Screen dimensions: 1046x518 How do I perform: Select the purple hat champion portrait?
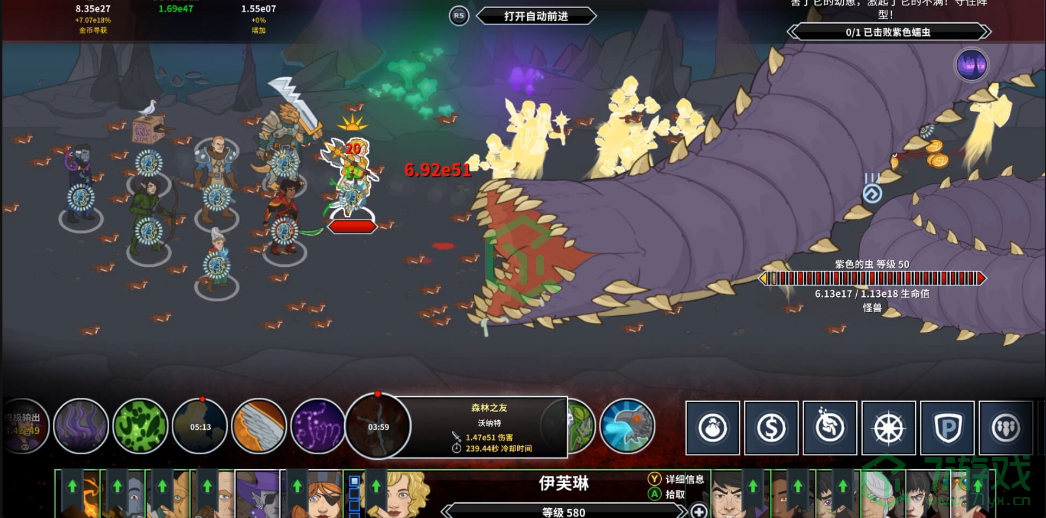(x=259, y=494)
